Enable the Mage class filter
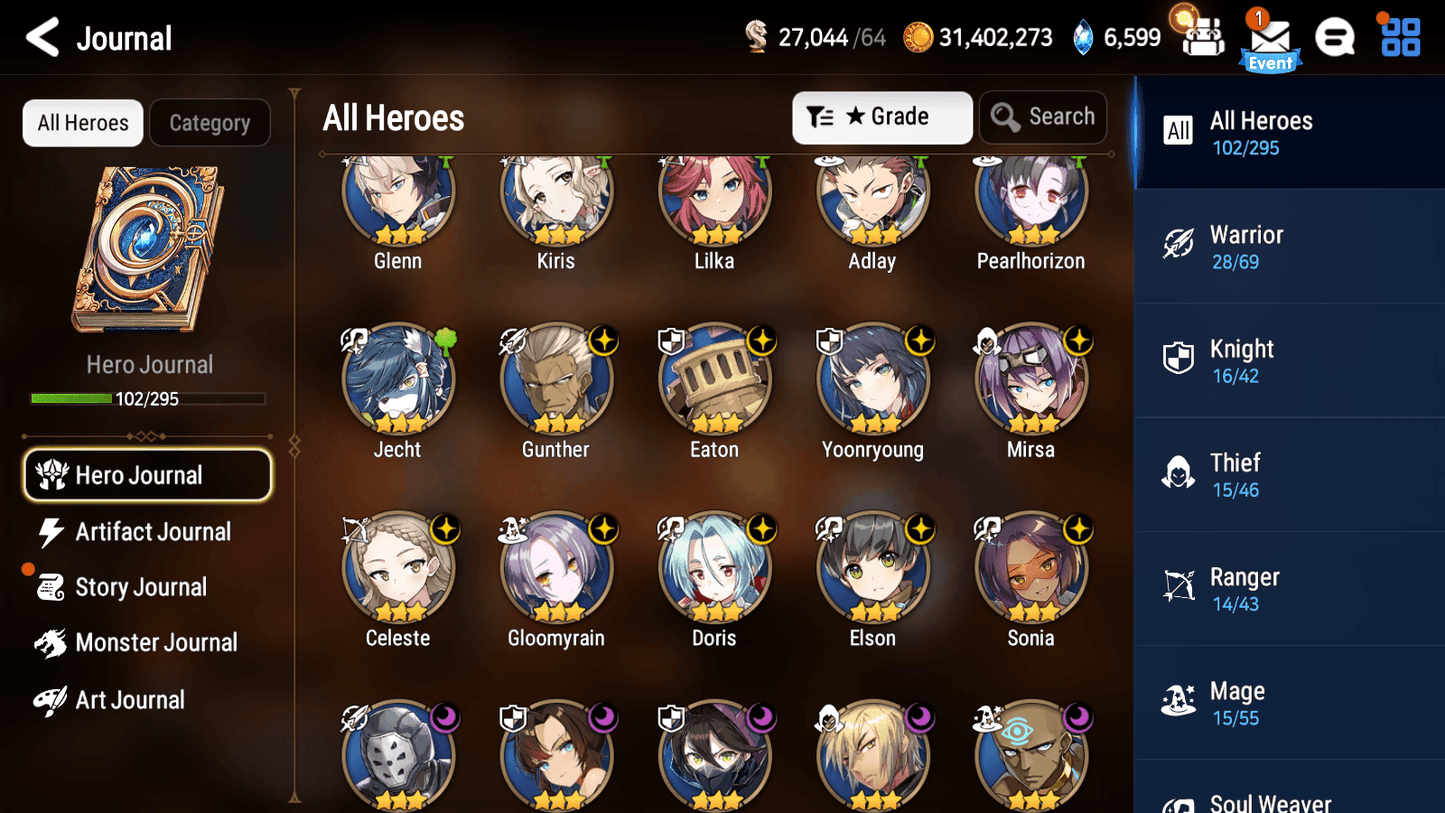Screen dimensions: 1445x813 click(x=1179, y=702)
